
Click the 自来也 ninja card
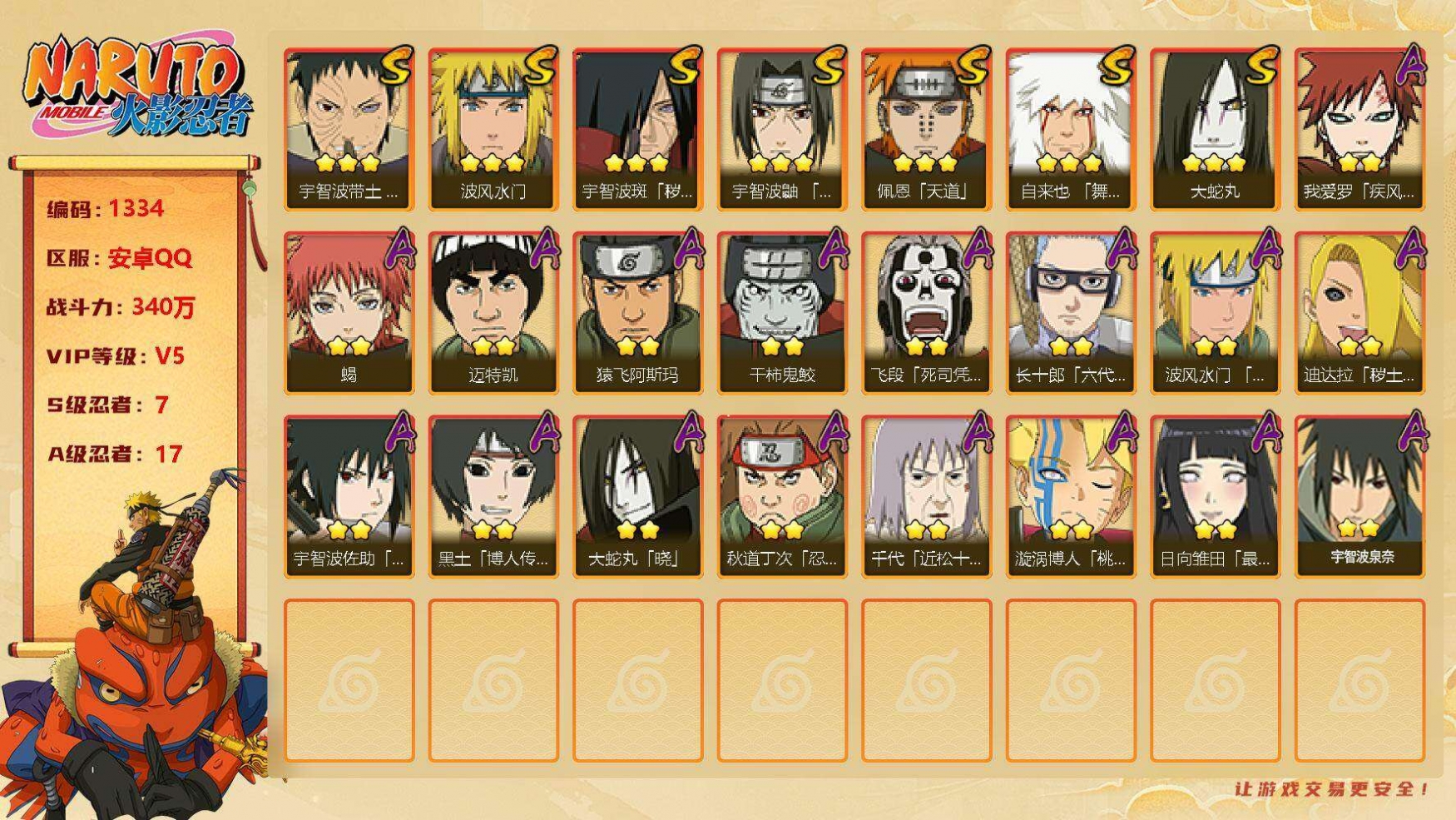click(x=1070, y=128)
